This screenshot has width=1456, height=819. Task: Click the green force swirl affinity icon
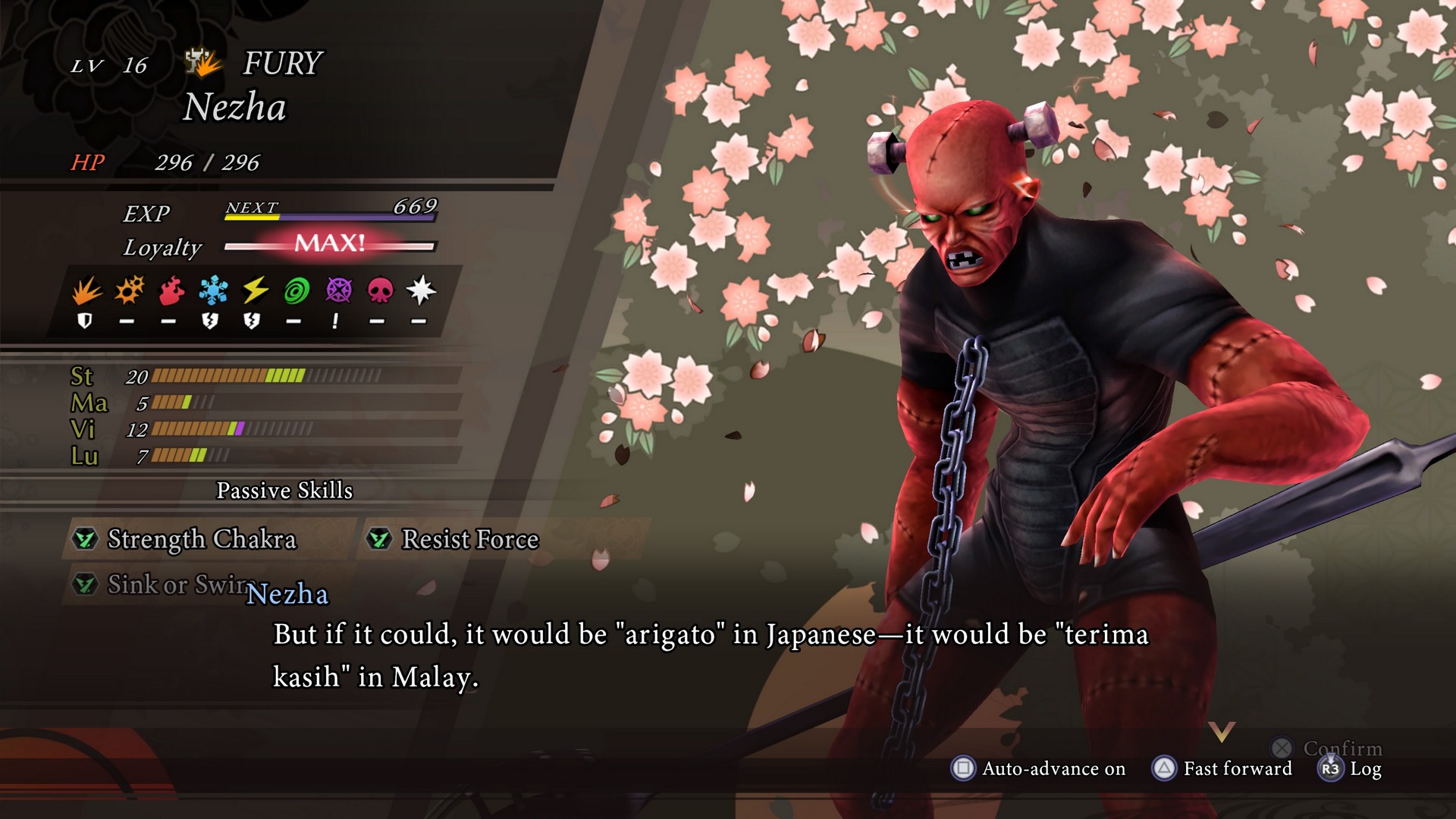coord(297,290)
